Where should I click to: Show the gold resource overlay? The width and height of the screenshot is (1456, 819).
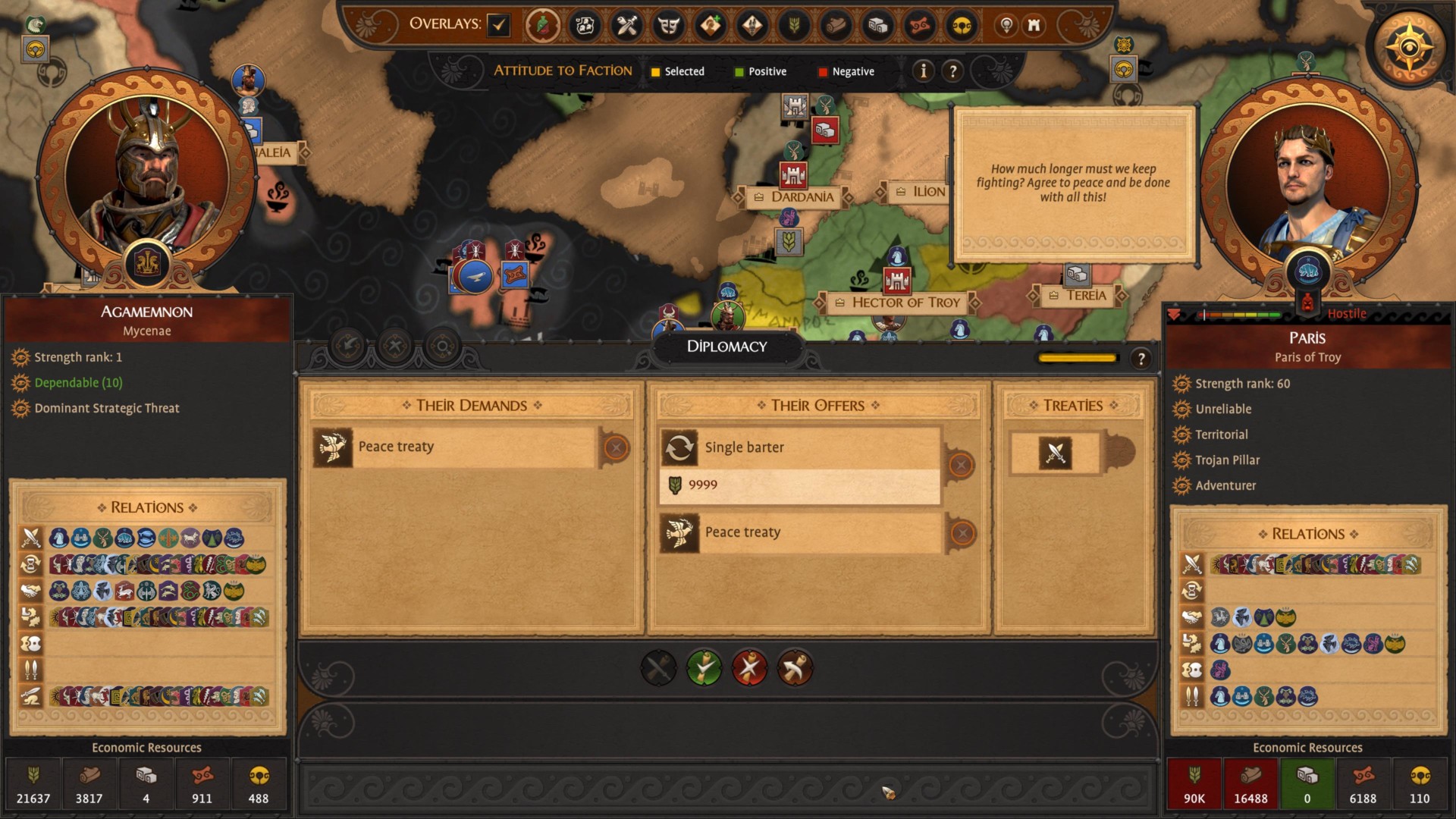(x=962, y=26)
